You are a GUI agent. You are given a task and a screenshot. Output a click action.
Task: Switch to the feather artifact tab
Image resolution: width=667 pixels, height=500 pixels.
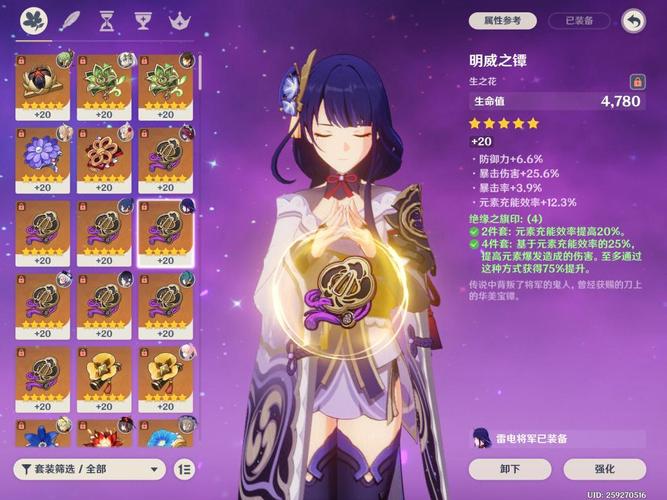click(71, 20)
